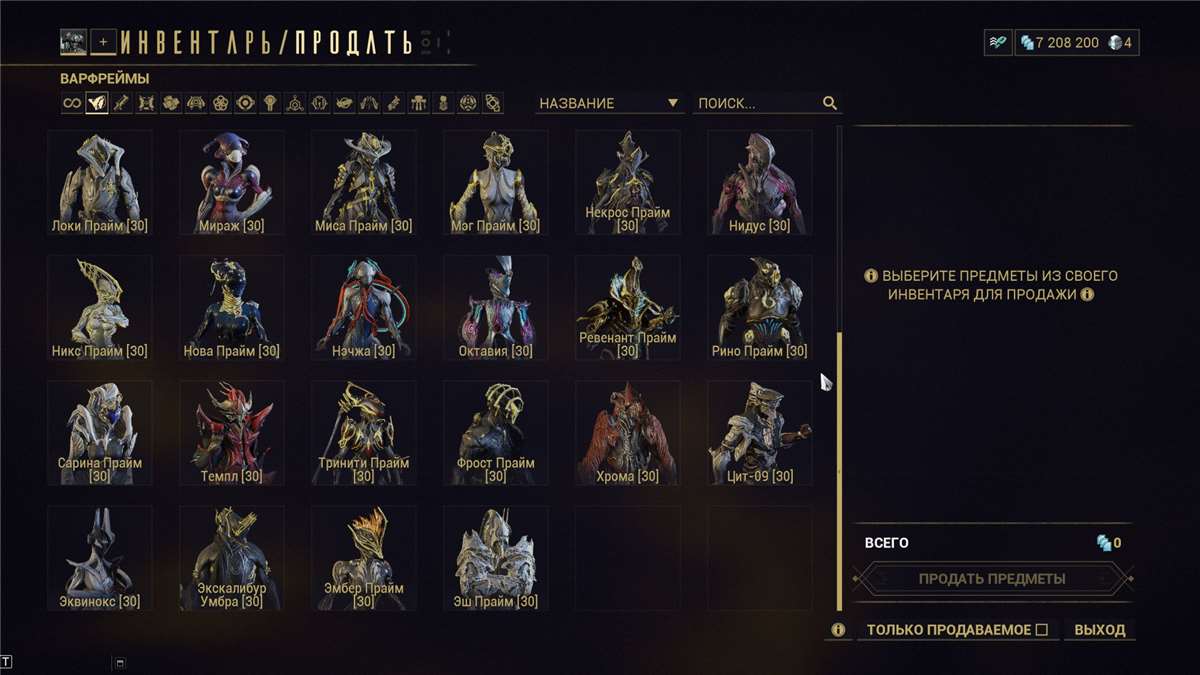The height and width of the screenshot is (675, 1200).
Task: Select the Эш Прайм warframe tile
Action: click(496, 557)
